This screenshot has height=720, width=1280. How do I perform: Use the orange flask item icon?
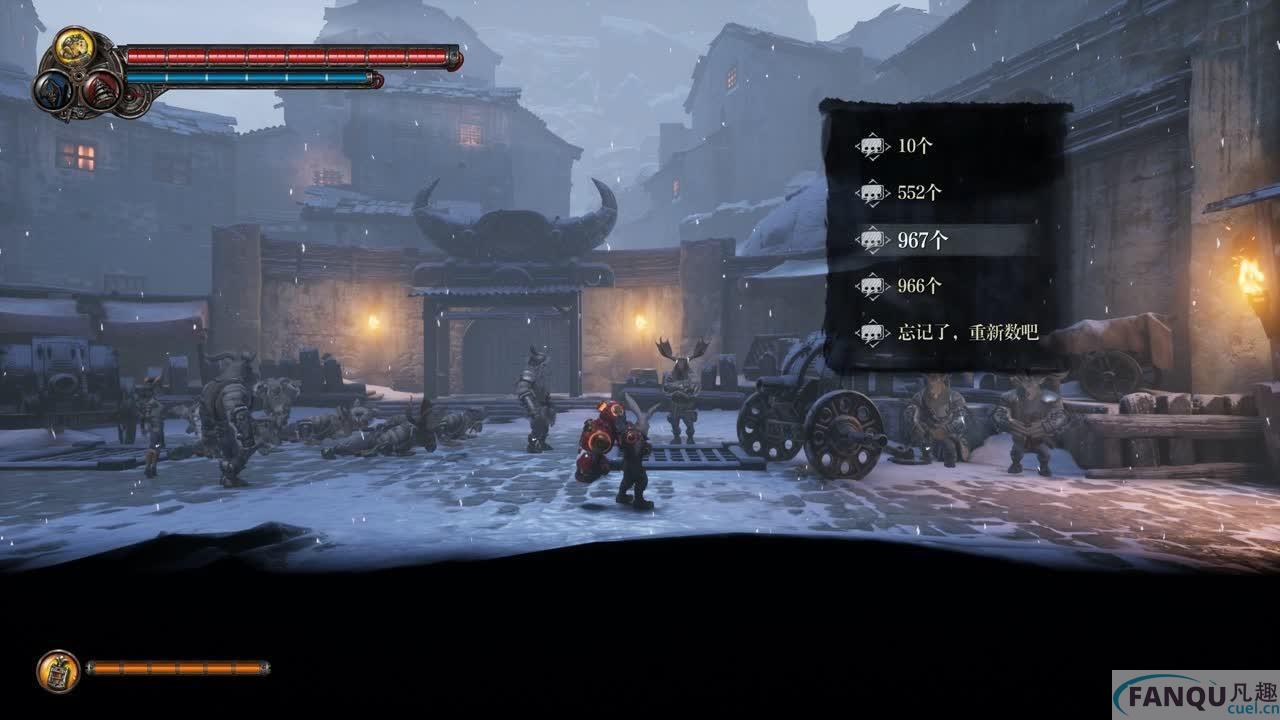point(58,671)
